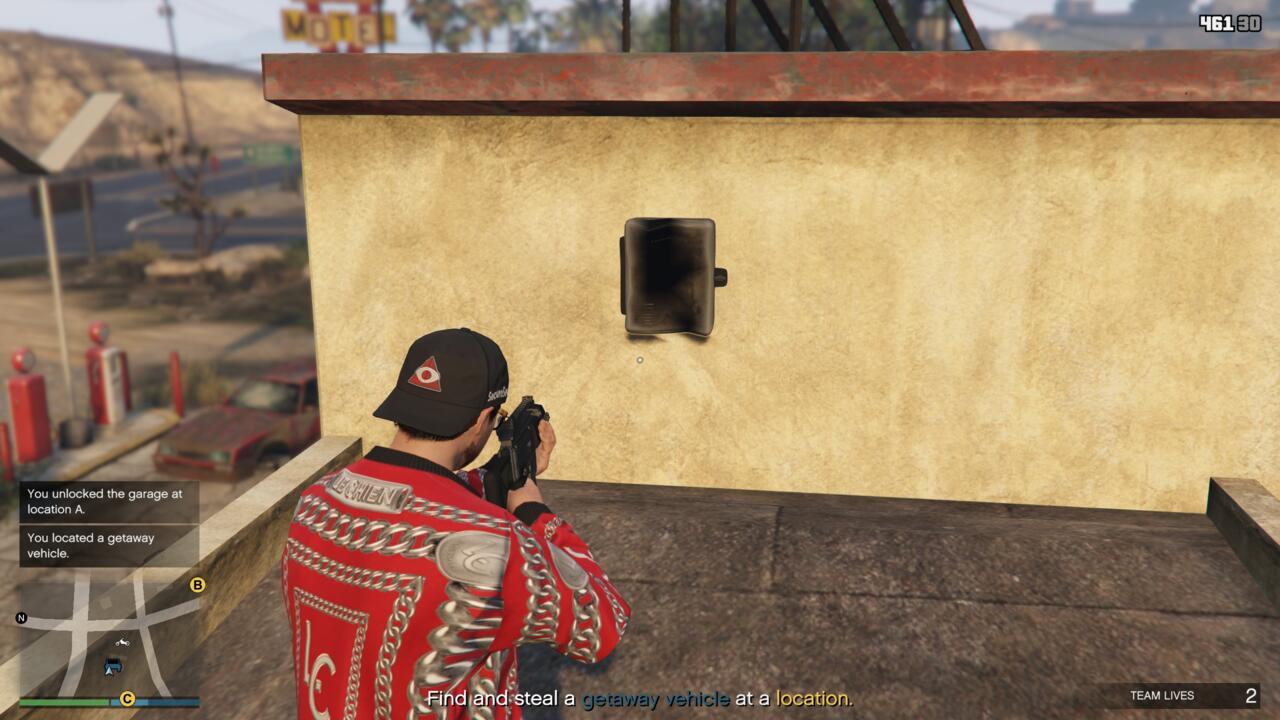Click the yellow C marker on the minimap

point(127,699)
